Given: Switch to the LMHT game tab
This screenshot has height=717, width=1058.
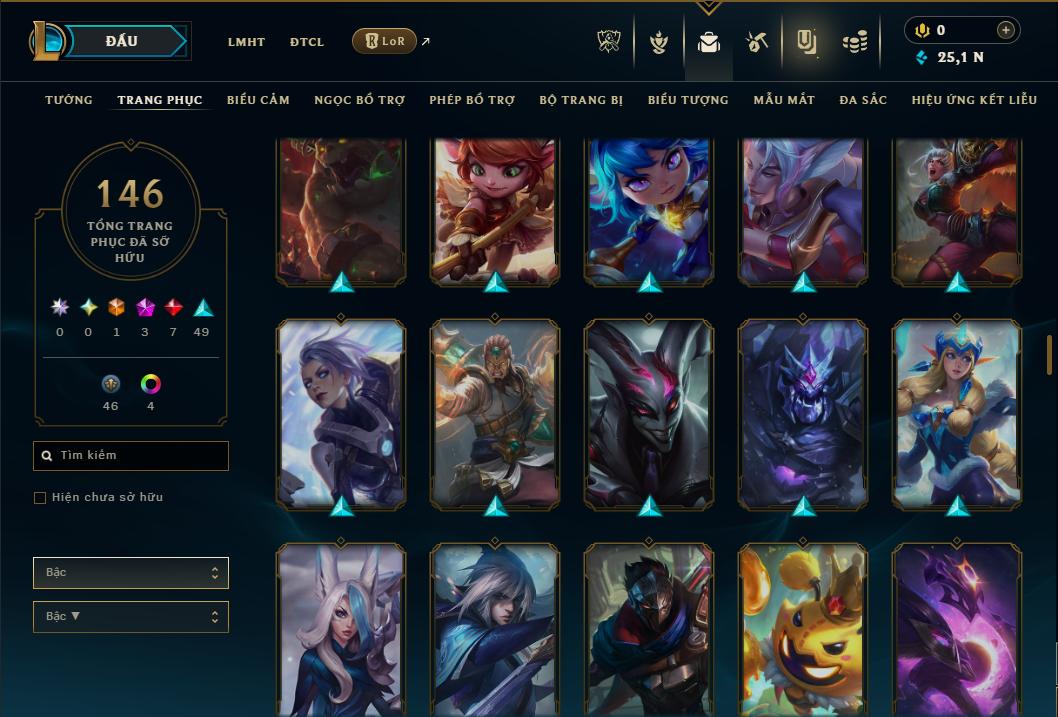Looking at the screenshot, I should pyautogui.click(x=246, y=42).
